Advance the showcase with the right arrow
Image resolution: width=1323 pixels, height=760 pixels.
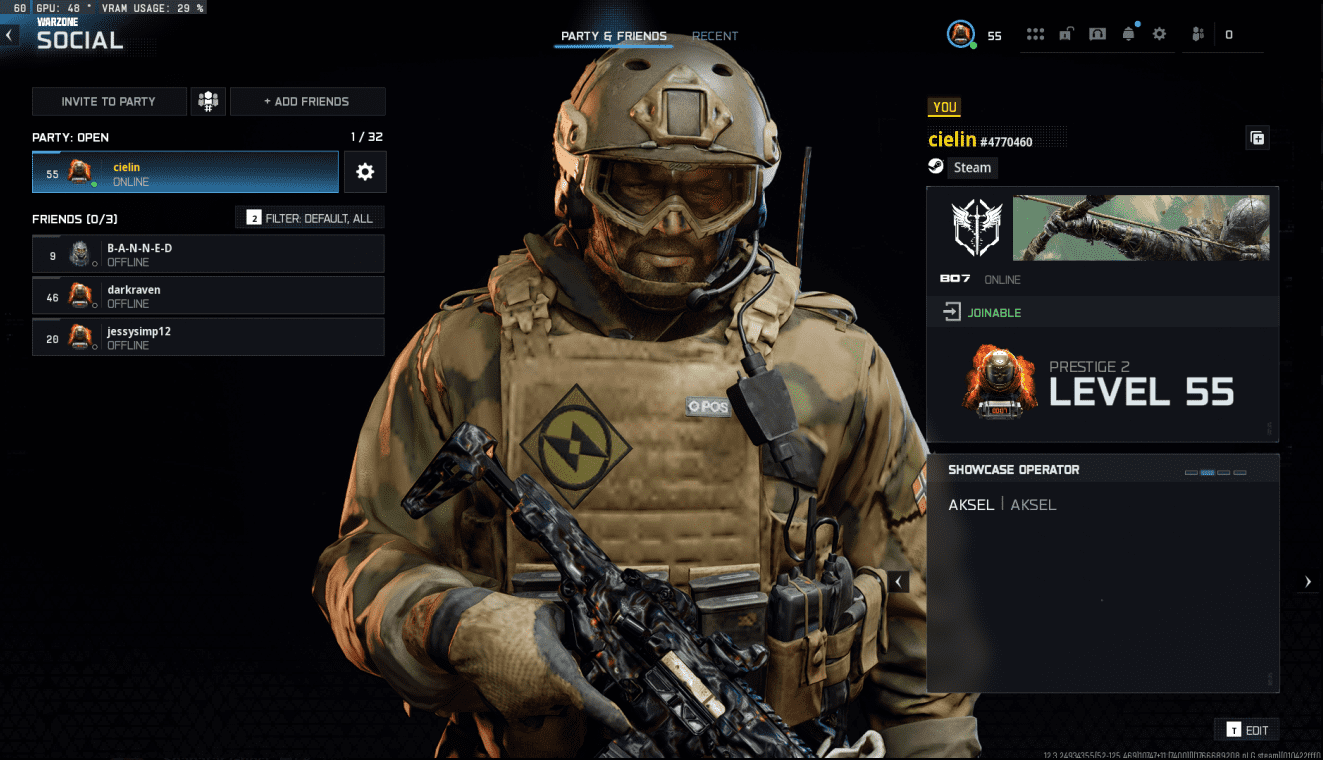pyautogui.click(x=1308, y=582)
